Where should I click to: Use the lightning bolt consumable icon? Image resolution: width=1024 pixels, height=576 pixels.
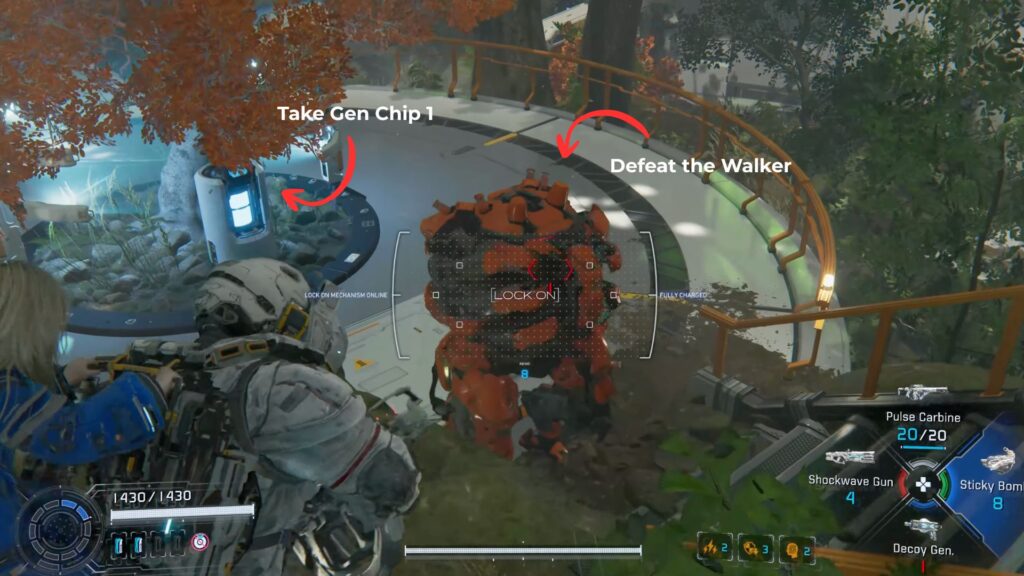click(711, 547)
